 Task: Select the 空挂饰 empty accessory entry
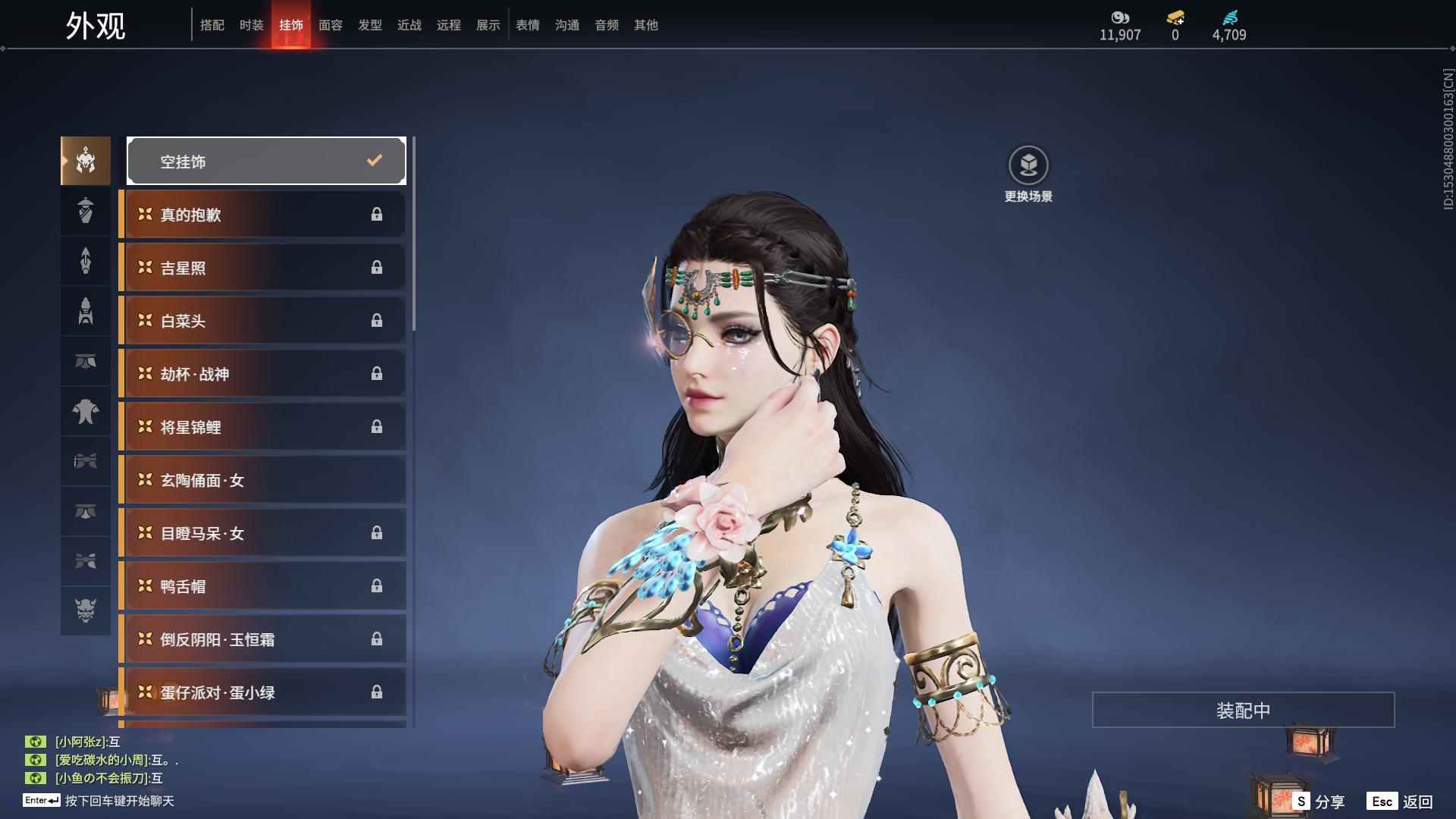tap(266, 161)
